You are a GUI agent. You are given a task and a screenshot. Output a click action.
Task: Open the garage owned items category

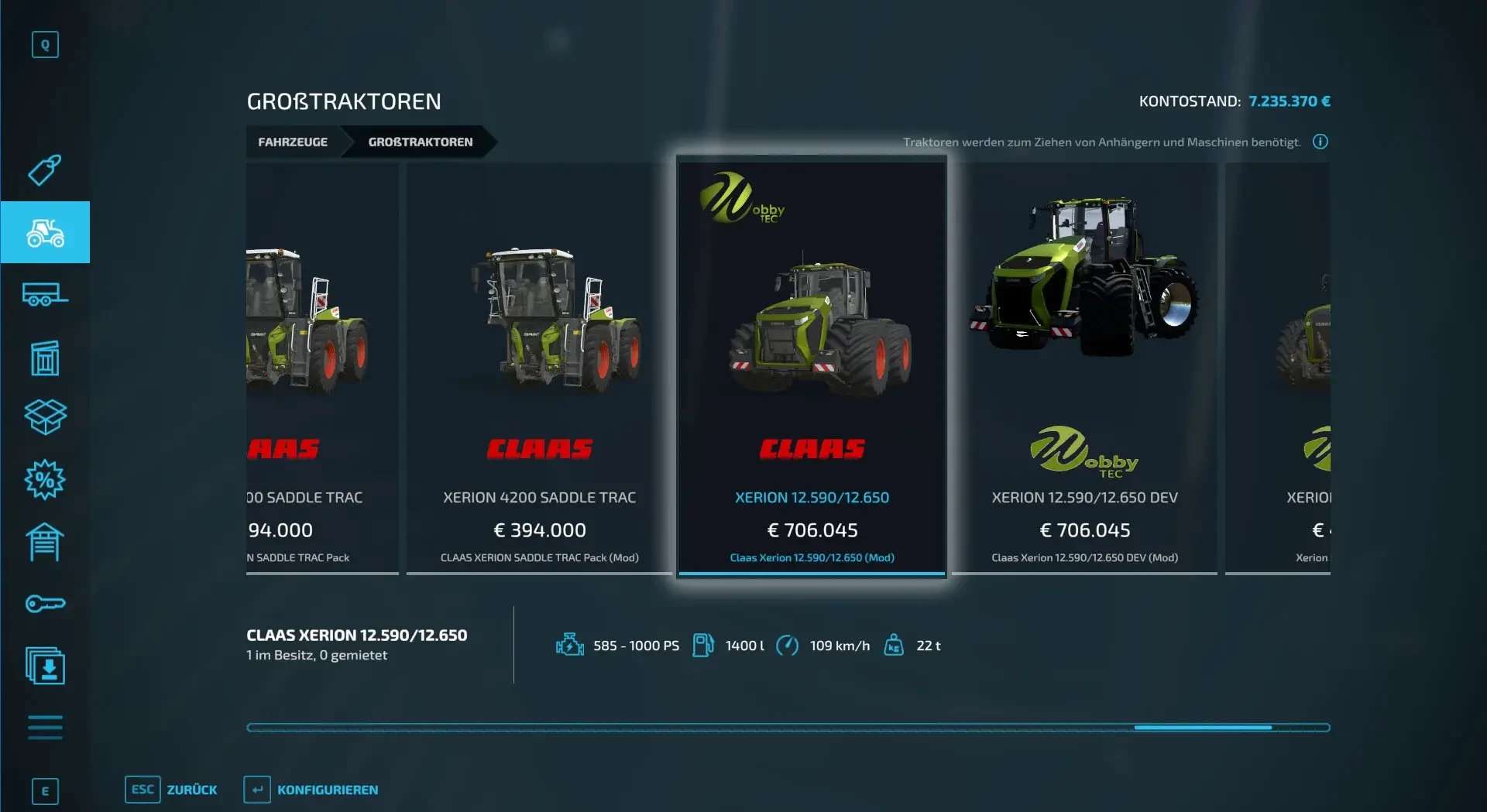(x=45, y=542)
